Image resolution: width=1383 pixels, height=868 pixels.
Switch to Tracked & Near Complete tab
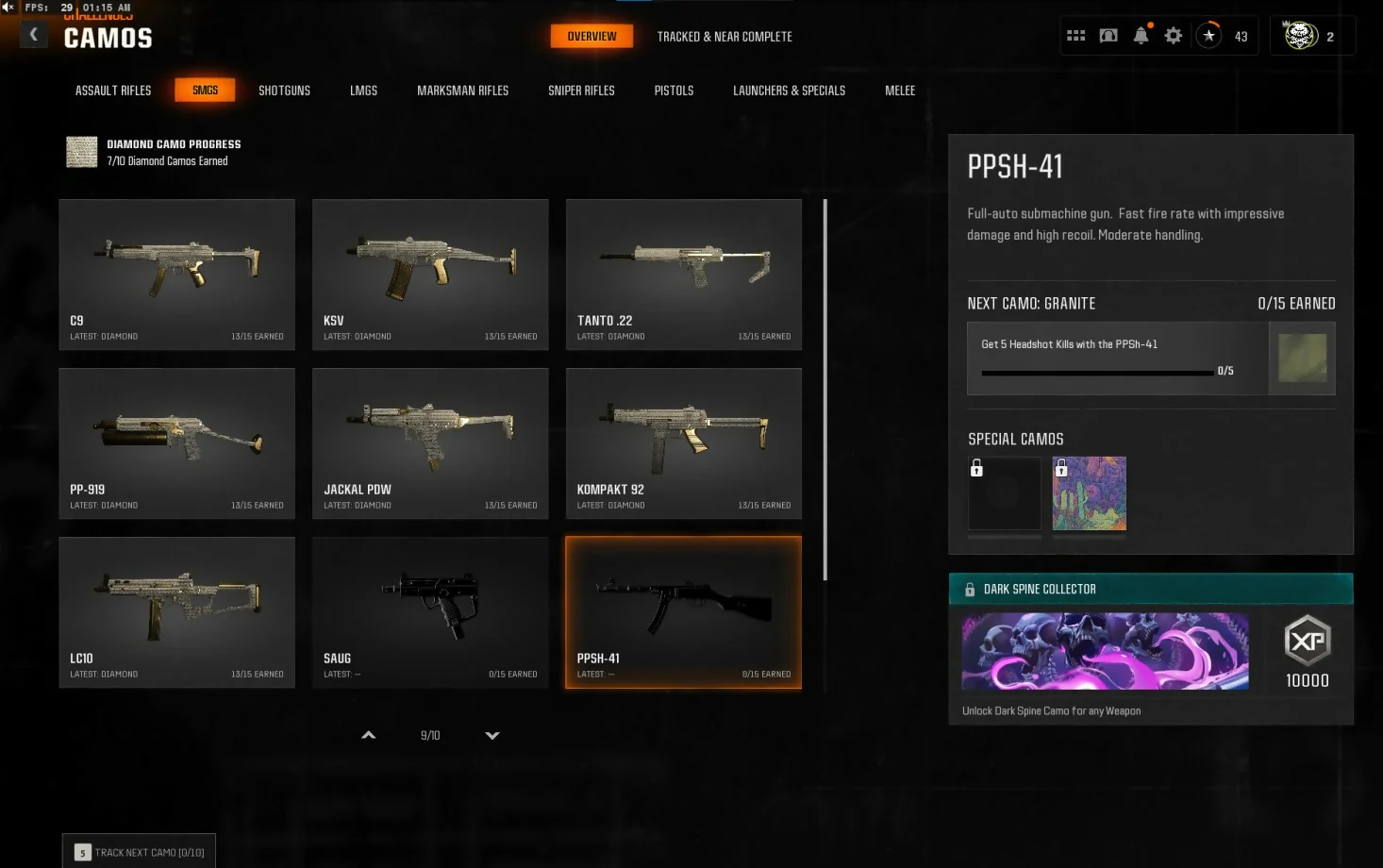tap(725, 37)
